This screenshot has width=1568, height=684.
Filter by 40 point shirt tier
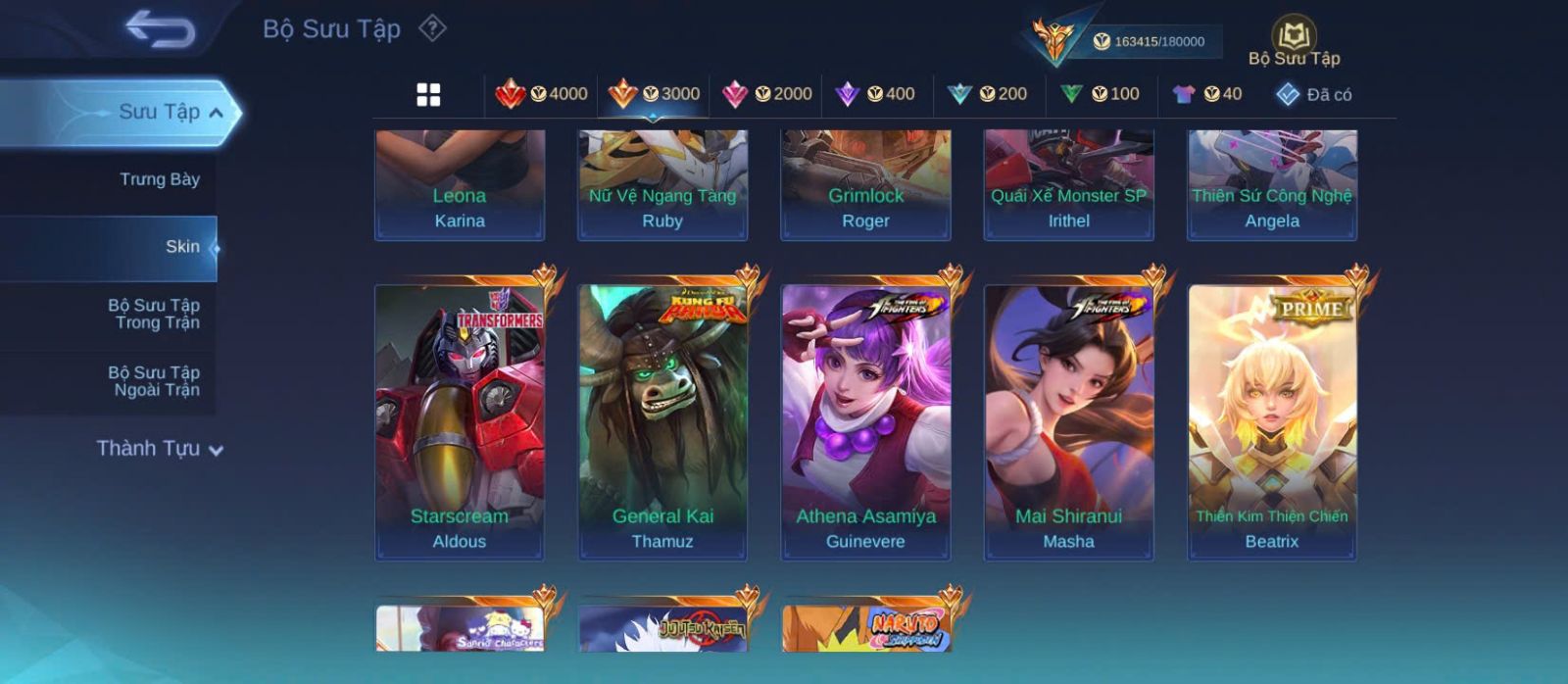[x=1207, y=94]
